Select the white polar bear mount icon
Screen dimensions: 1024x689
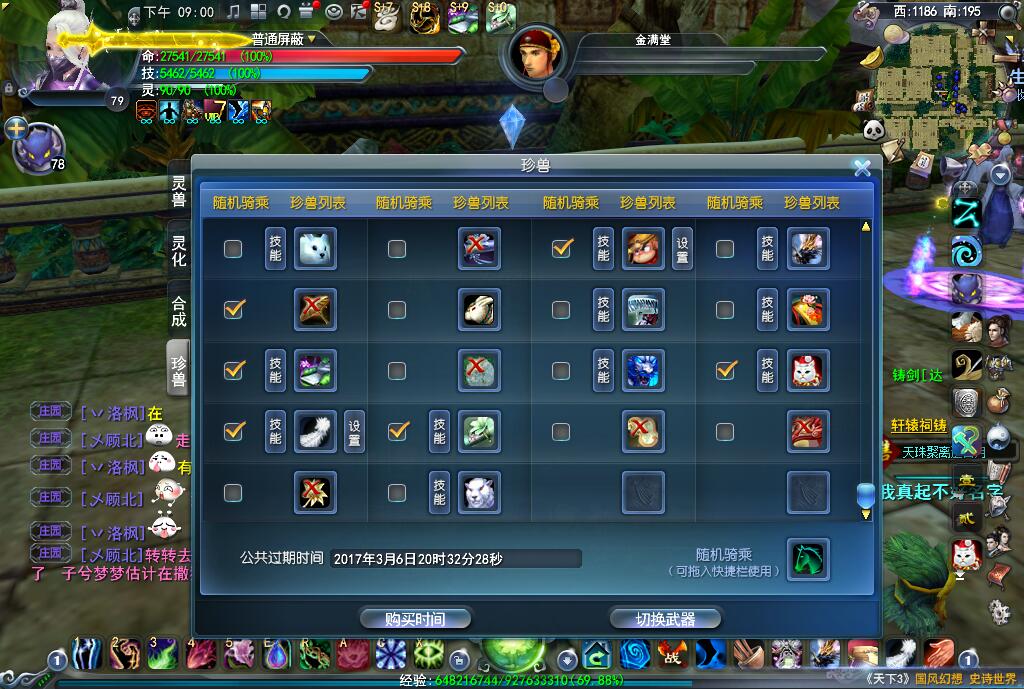coord(315,249)
